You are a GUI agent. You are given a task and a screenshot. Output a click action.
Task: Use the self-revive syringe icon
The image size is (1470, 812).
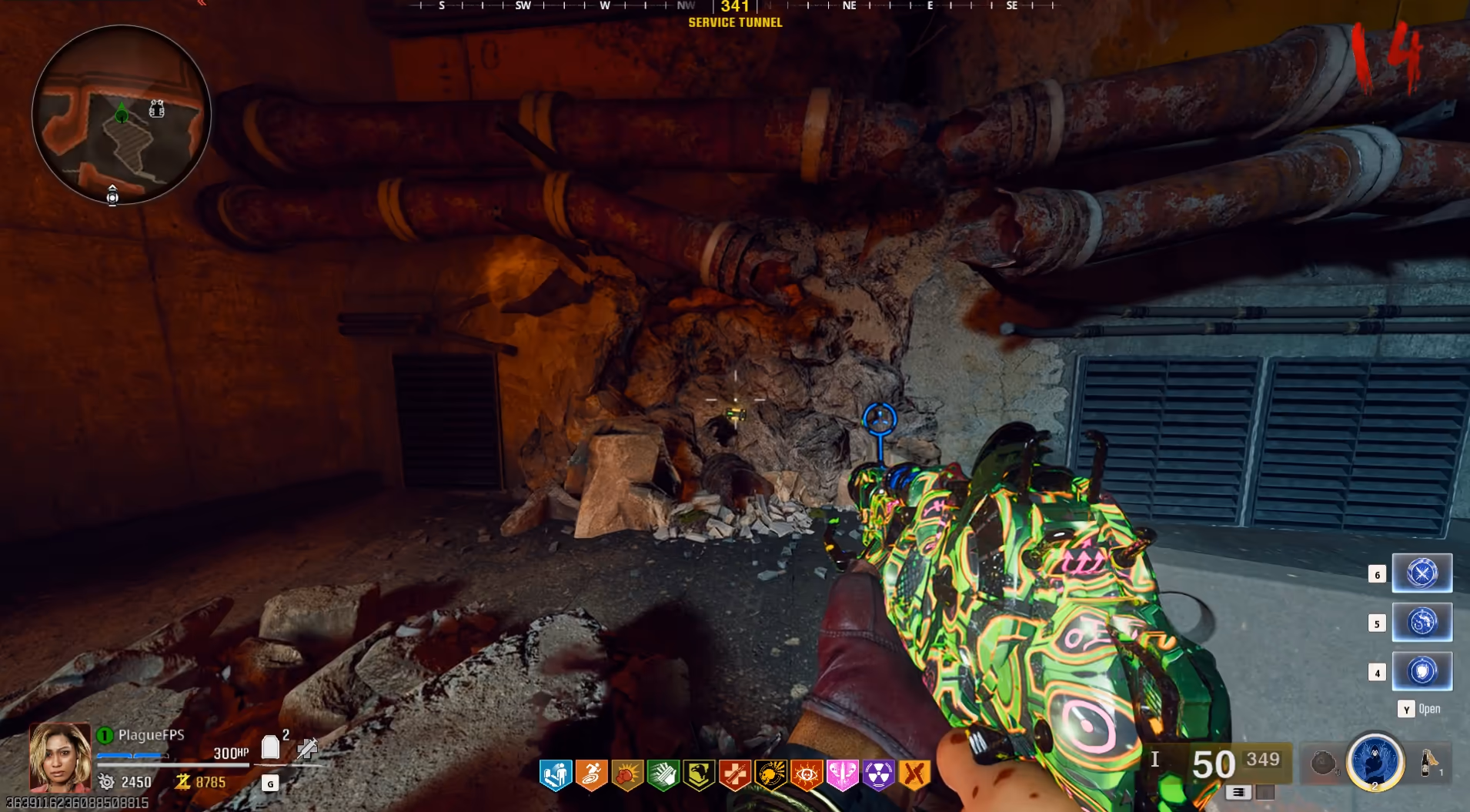307,747
